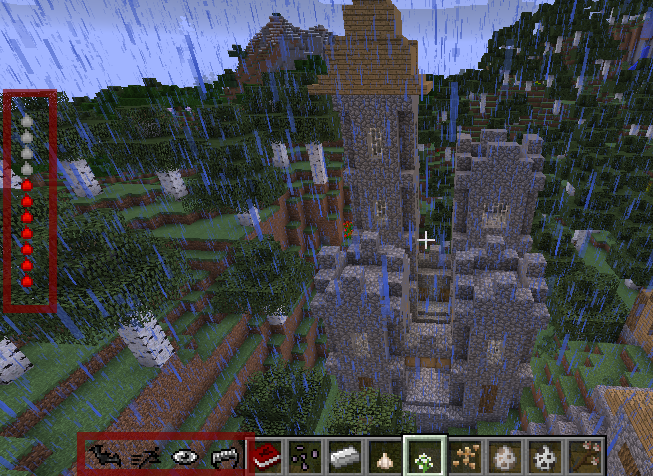
Task: Click the running figure speed icon
Action: pos(144,456)
